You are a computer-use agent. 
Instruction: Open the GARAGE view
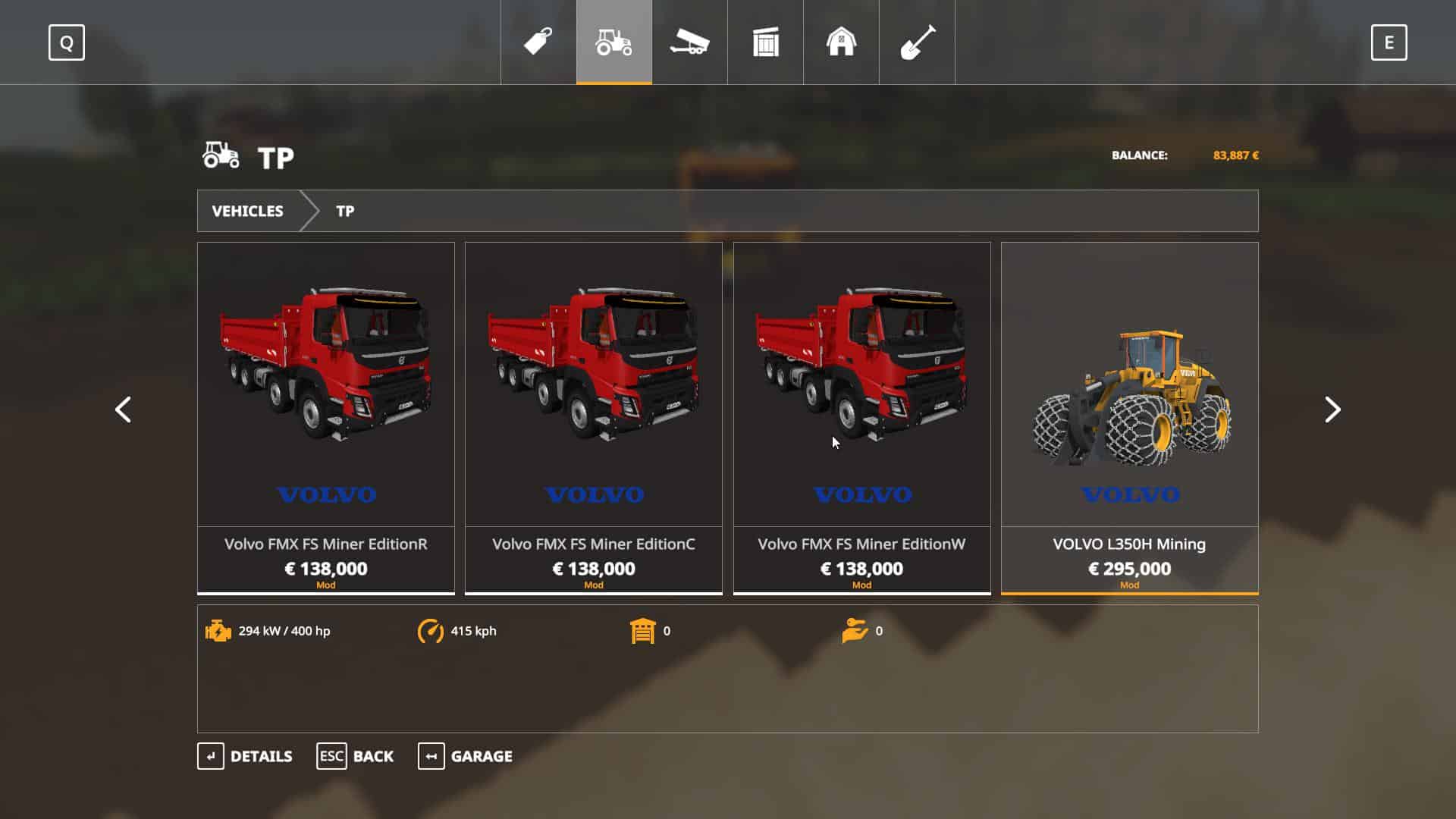coord(465,756)
